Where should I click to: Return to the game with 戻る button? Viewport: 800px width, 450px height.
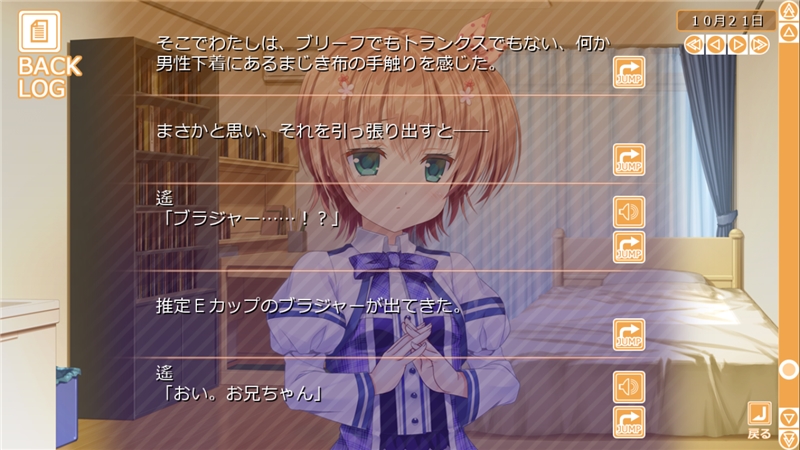pyautogui.click(x=760, y=420)
